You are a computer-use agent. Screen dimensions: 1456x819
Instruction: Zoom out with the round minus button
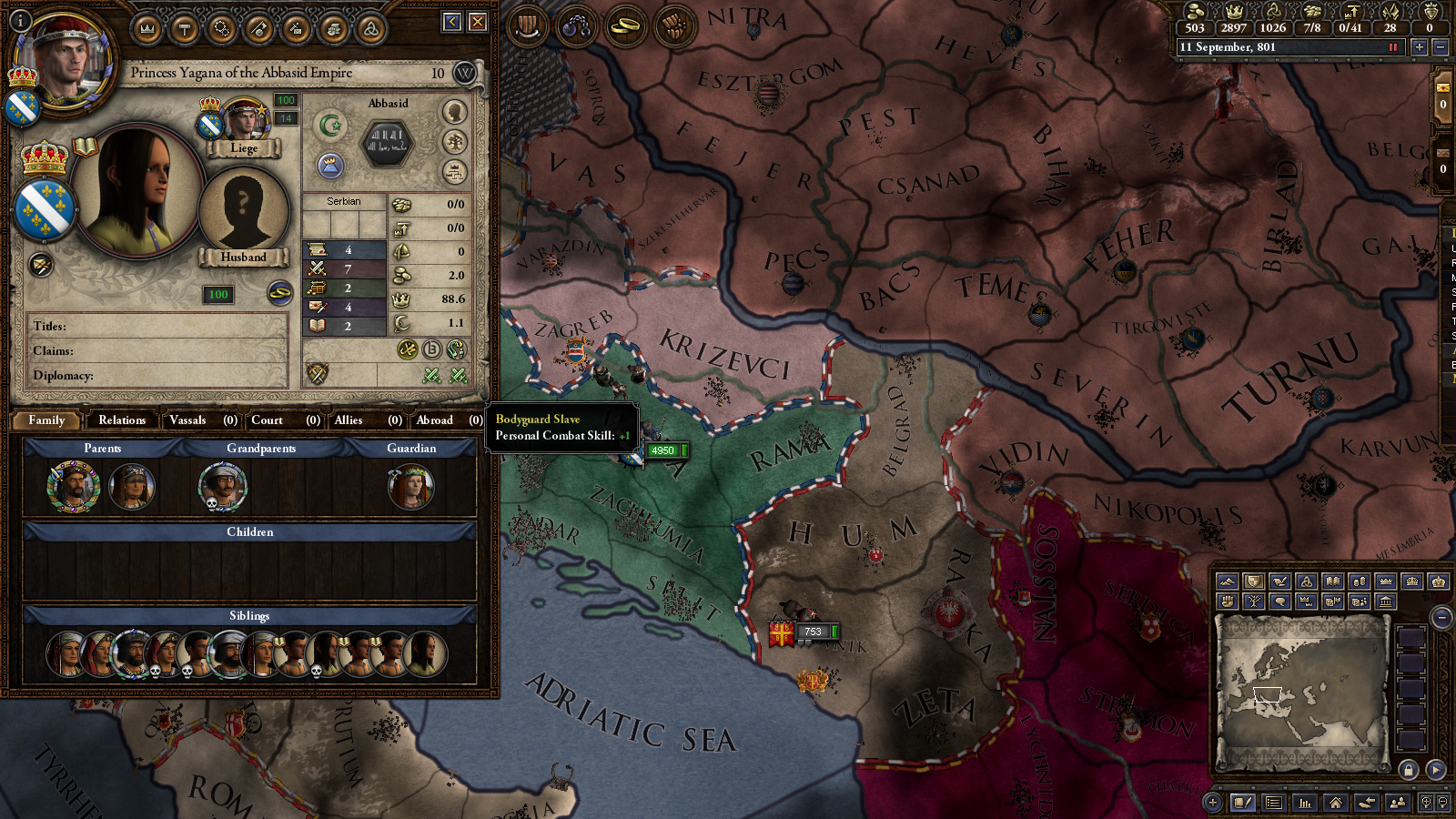1441,618
